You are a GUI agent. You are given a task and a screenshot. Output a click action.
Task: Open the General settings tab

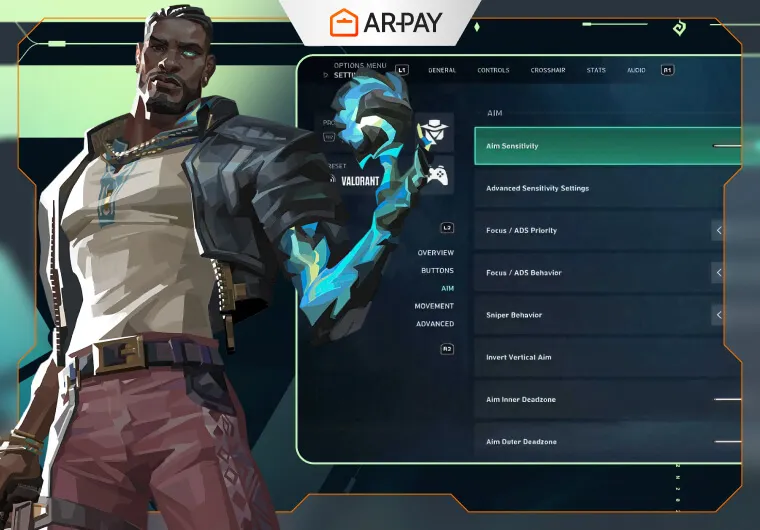[x=442, y=70]
